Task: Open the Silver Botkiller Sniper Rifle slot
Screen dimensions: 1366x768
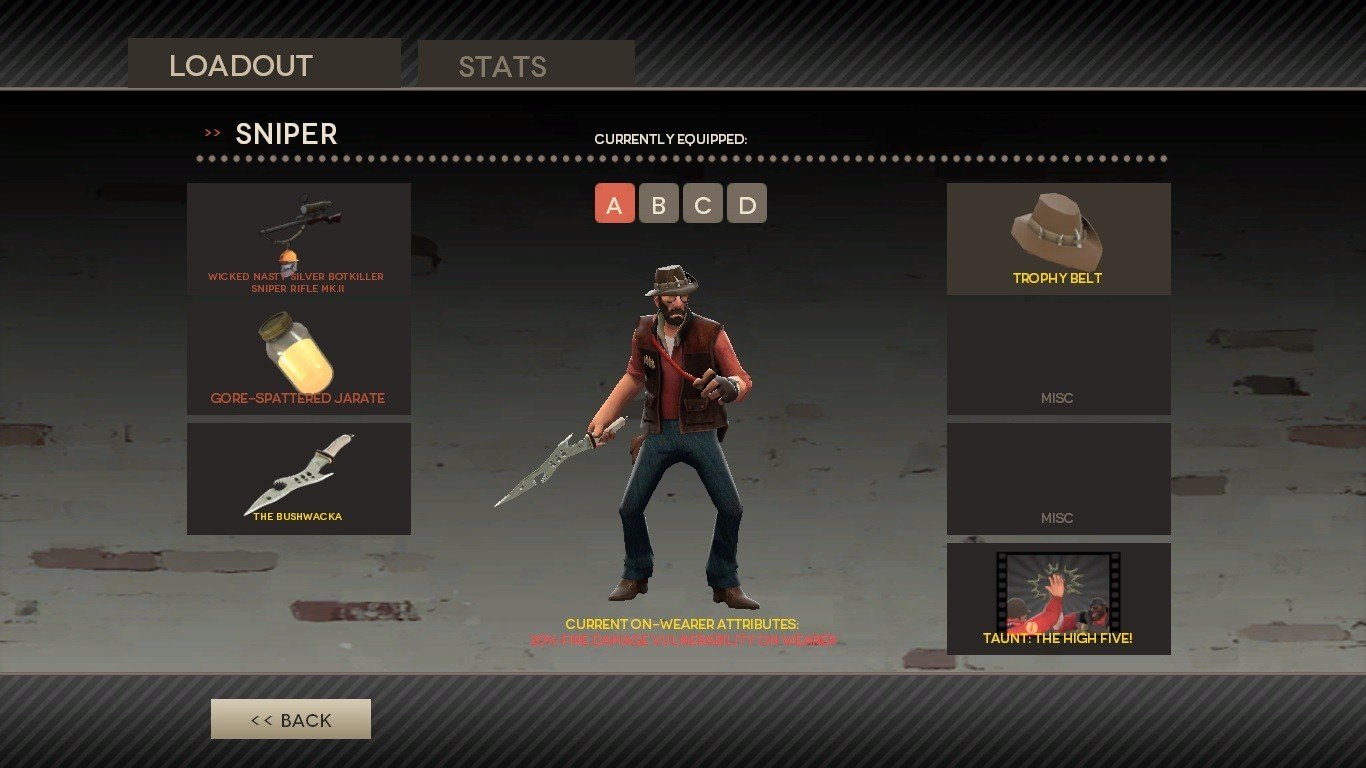Action: point(298,239)
